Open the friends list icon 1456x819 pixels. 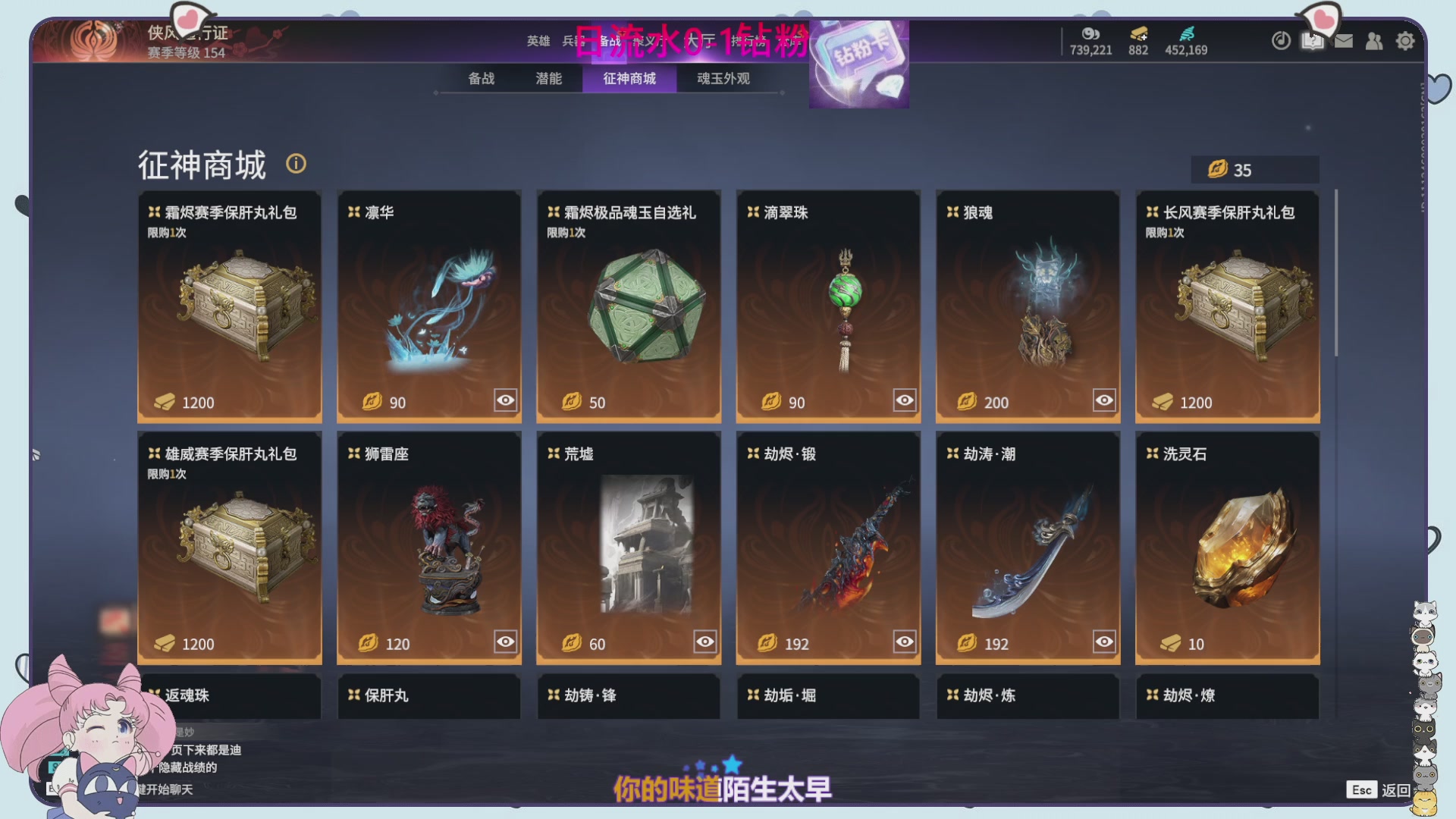click(x=1374, y=41)
